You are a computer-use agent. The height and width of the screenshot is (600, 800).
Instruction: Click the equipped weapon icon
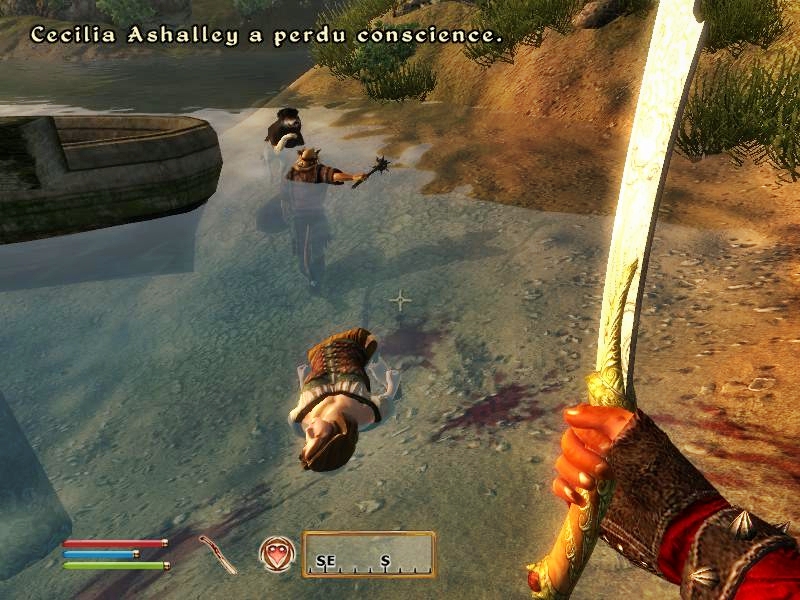(217, 554)
